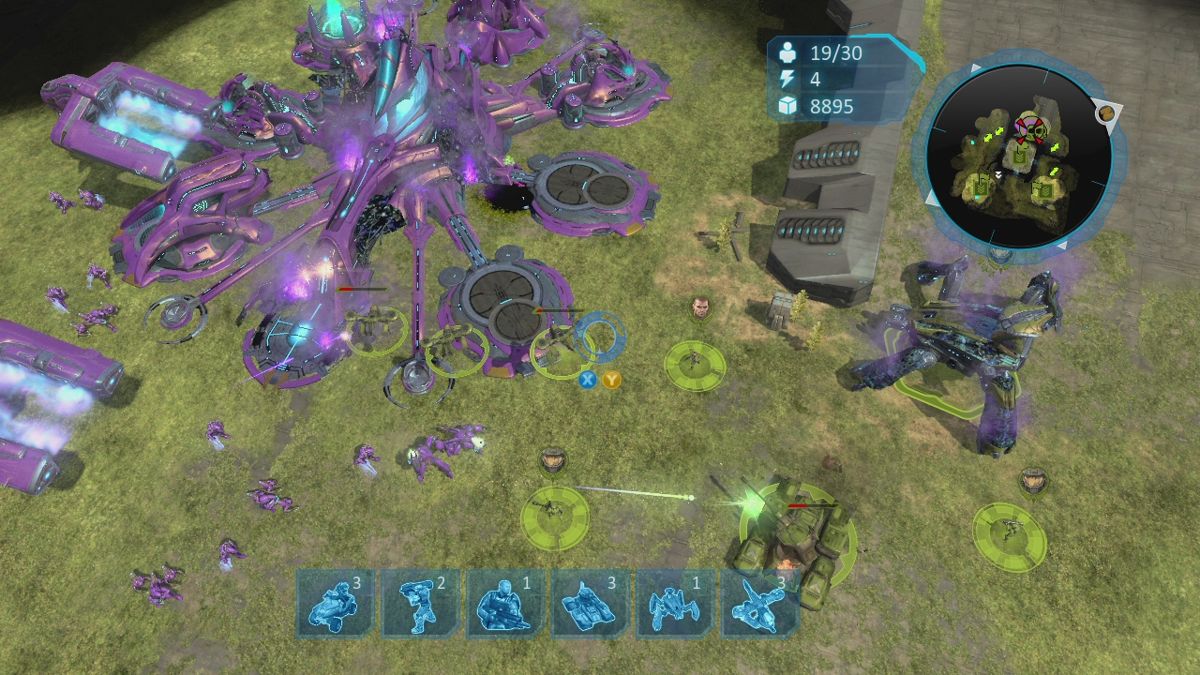Click the orange icon on the minimap's rim
The width and height of the screenshot is (1200, 675).
click(x=1106, y=114)
